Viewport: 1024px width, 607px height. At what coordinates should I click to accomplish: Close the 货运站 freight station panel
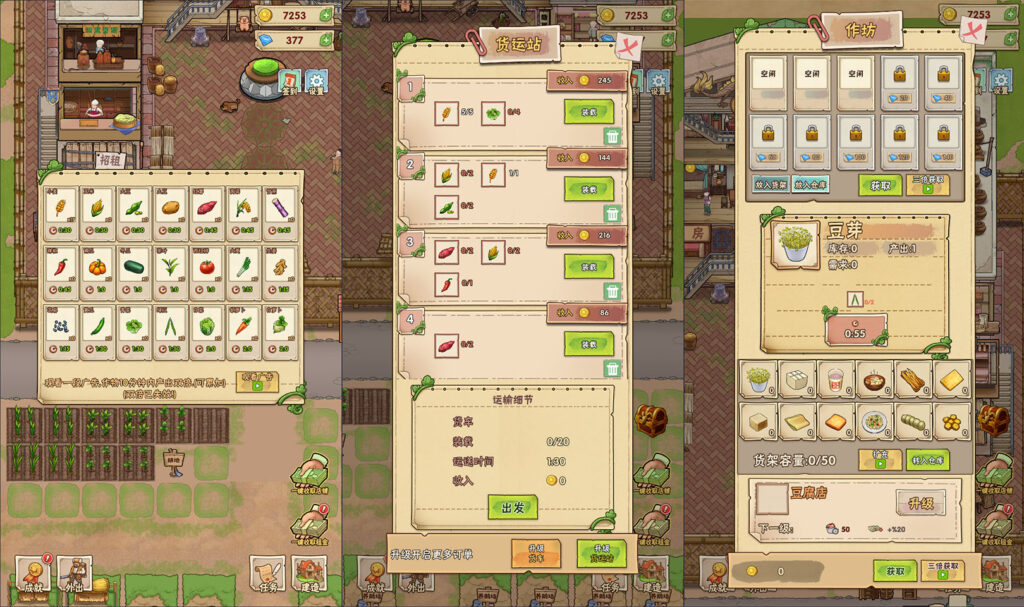628,47
